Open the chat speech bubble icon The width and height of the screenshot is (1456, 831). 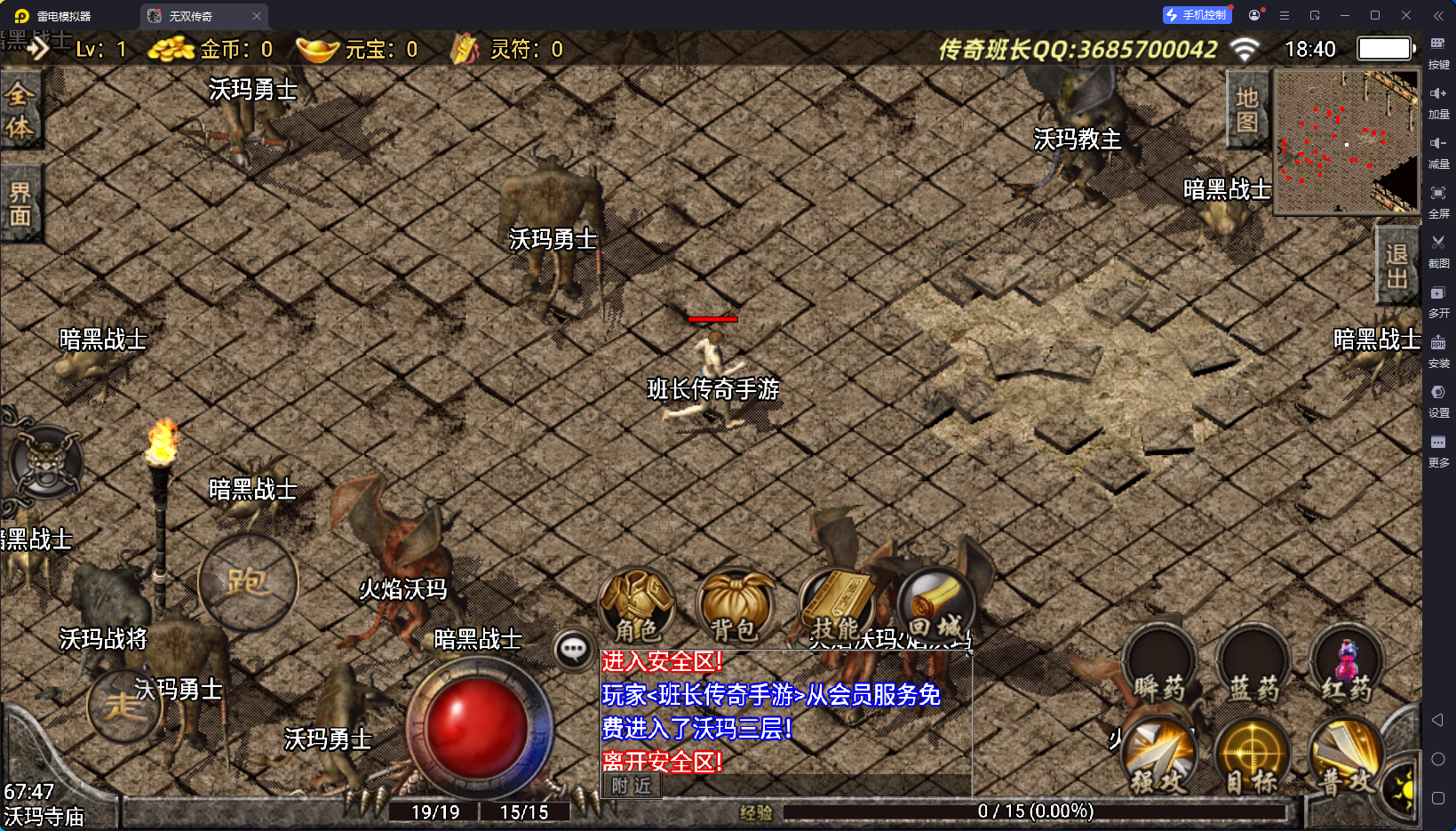click(573, 650)
